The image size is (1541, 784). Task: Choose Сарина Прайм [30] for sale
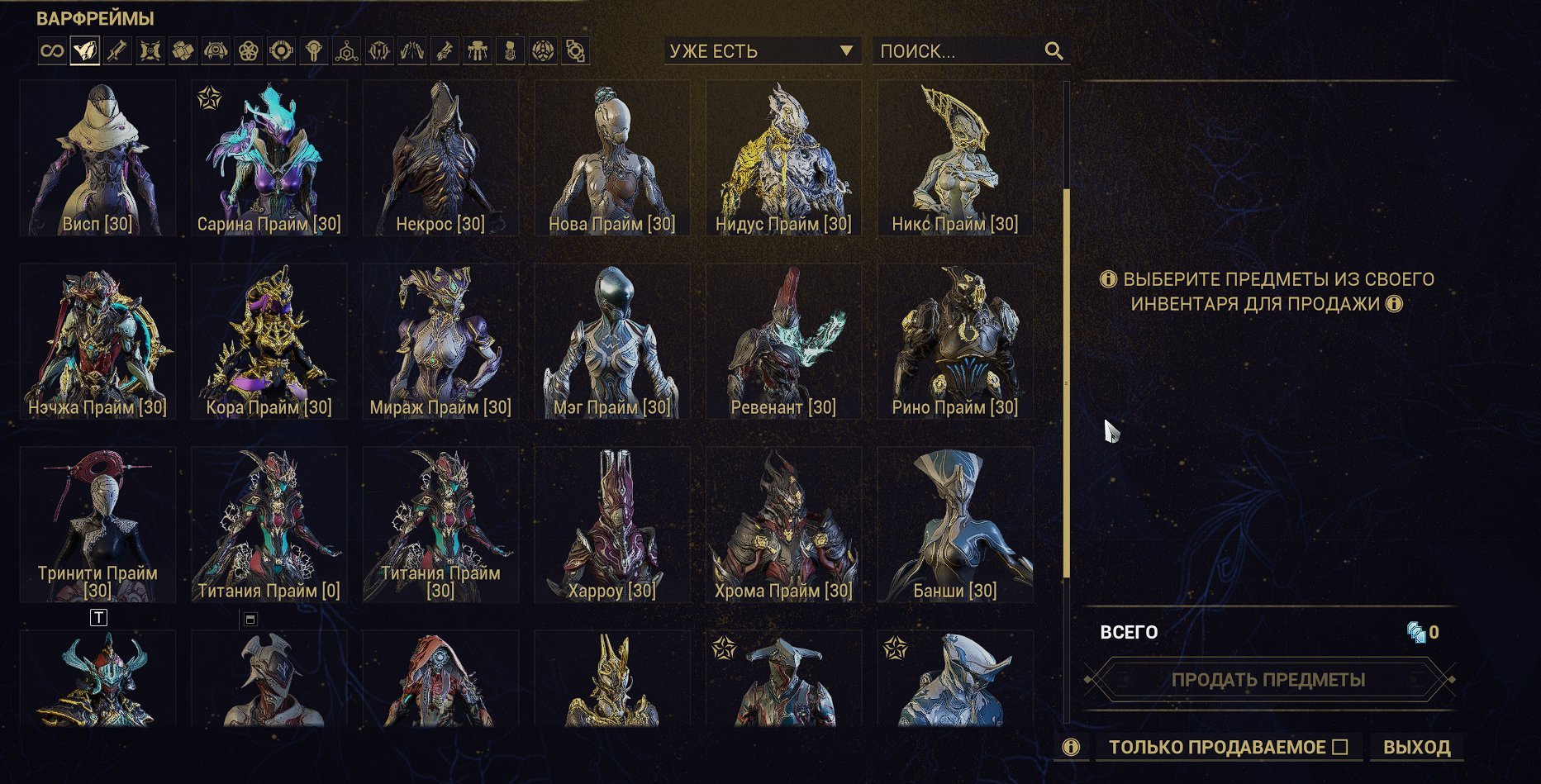point(269,158)
